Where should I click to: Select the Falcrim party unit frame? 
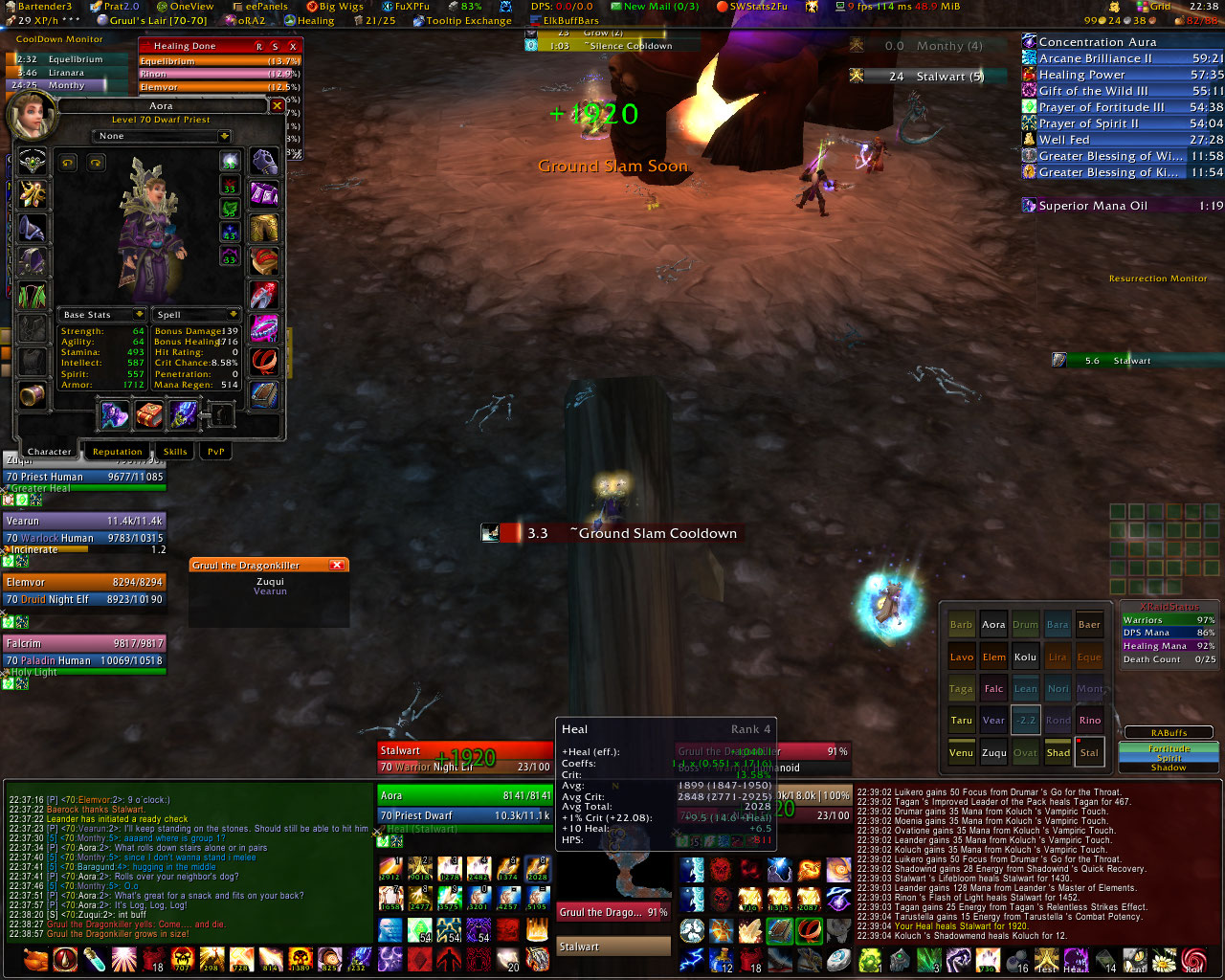(x=84, y=644)
